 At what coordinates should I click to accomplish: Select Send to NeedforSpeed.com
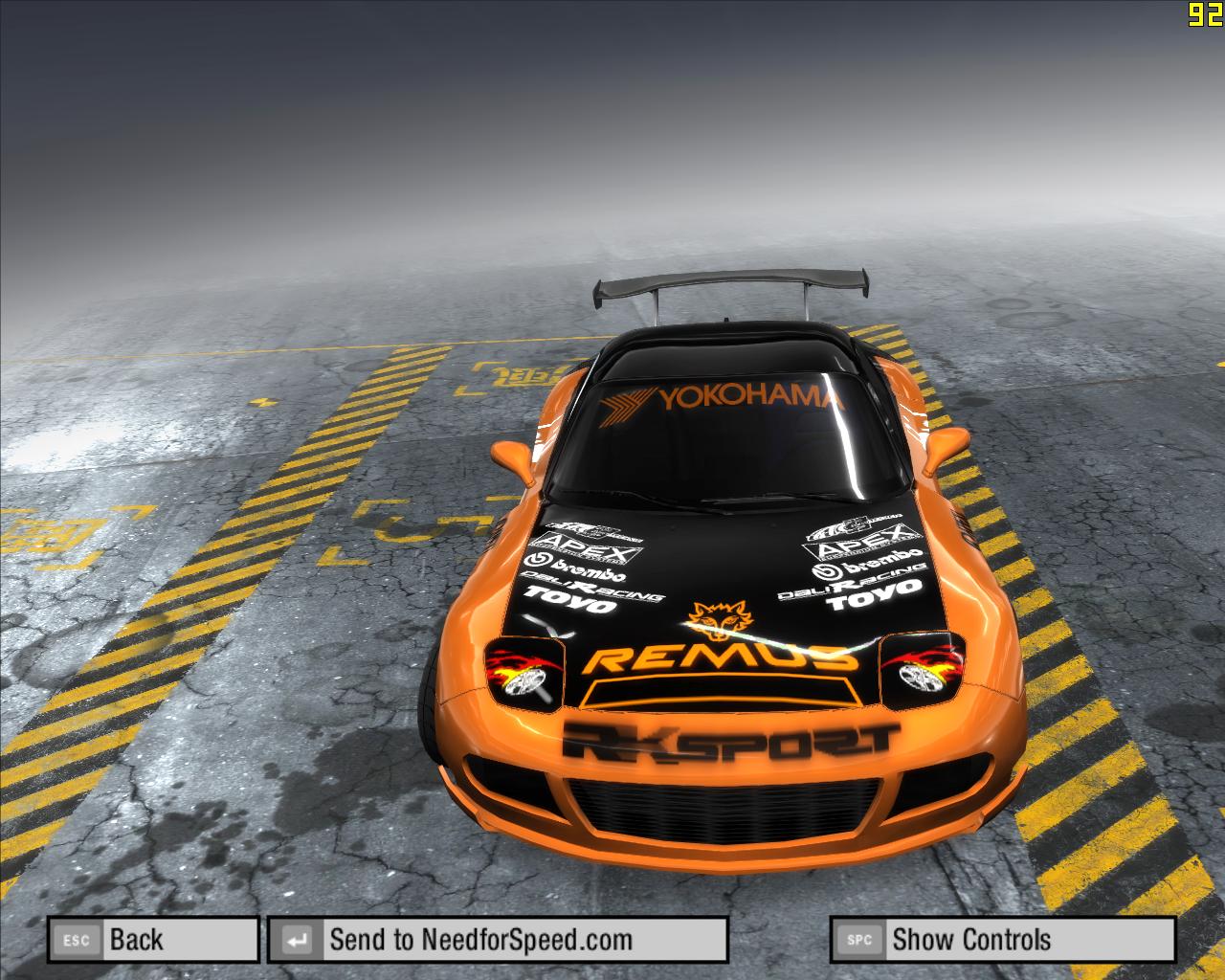point(498,940)
